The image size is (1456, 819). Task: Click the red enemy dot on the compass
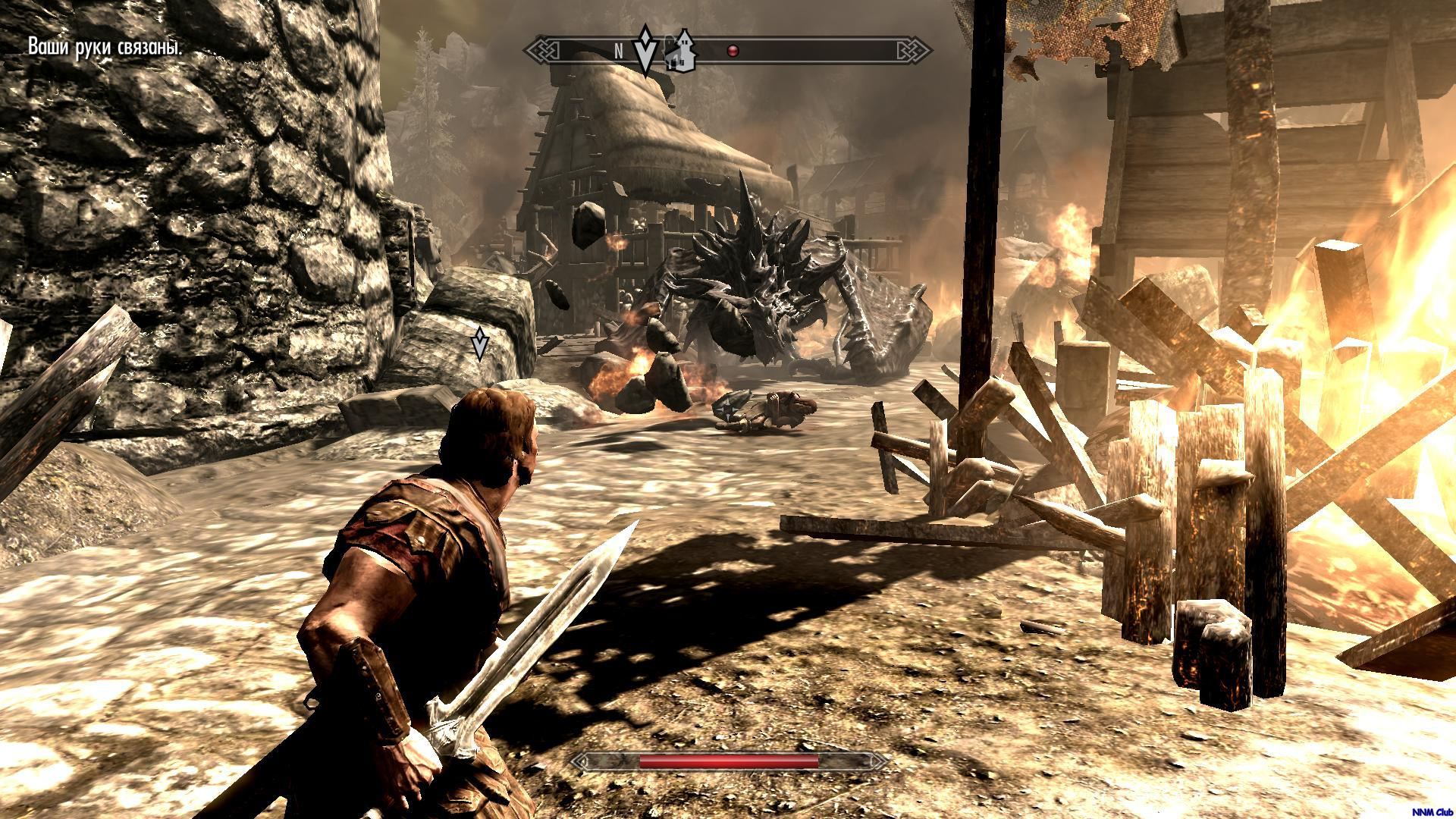(733, 52)
